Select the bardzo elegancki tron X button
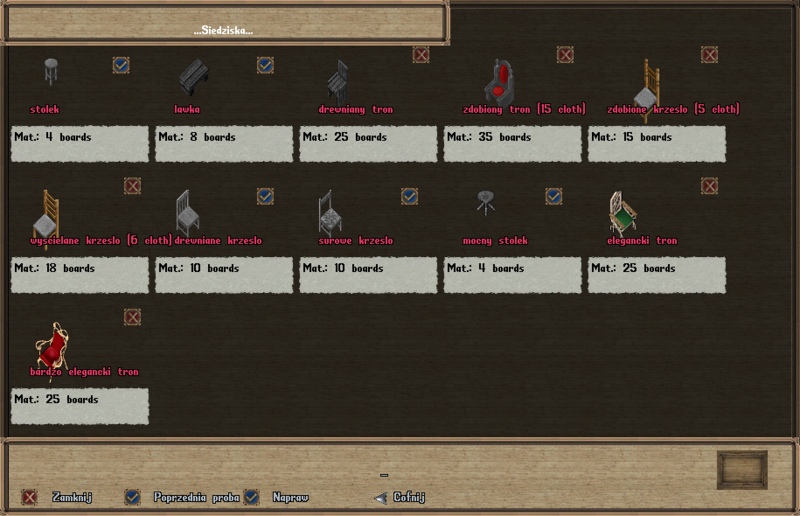The image size is (800, 516). (132, 317)
